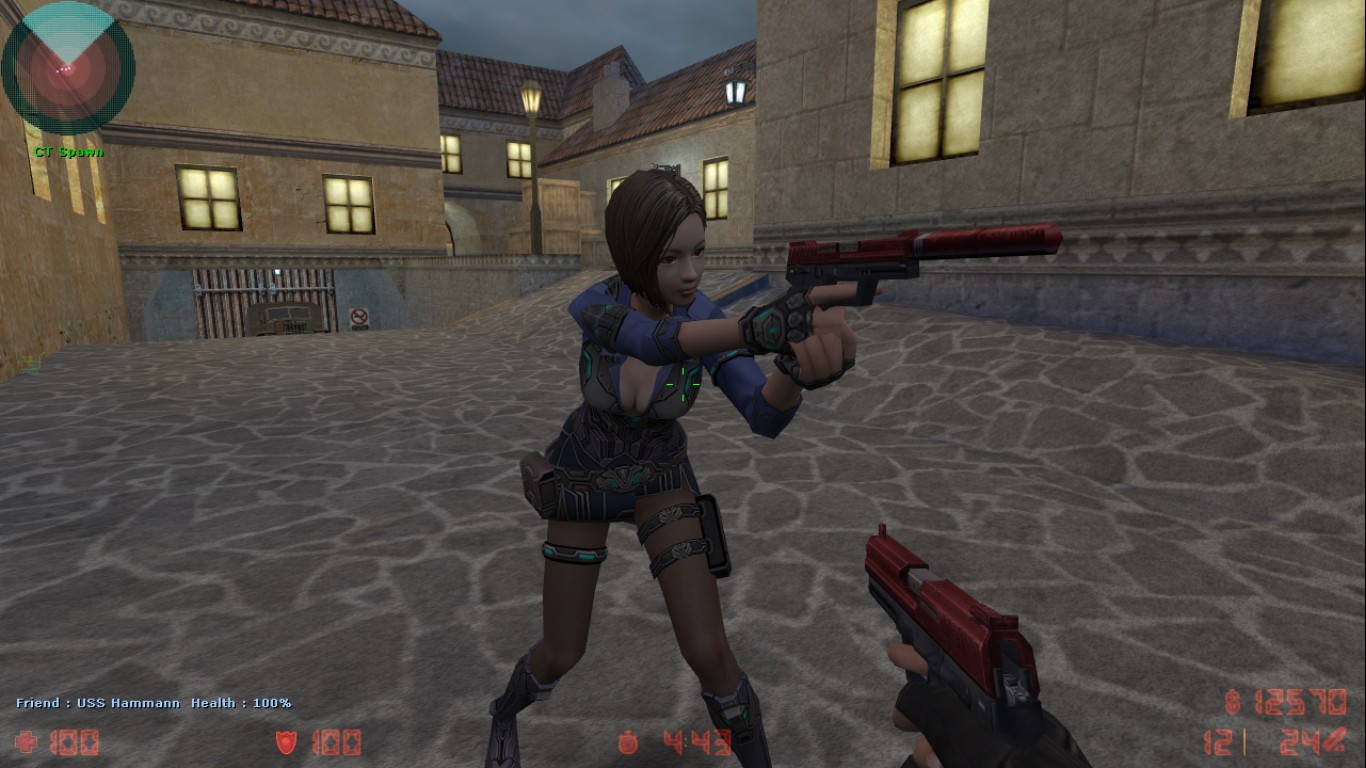Click the round timer grenade icon

630,741
